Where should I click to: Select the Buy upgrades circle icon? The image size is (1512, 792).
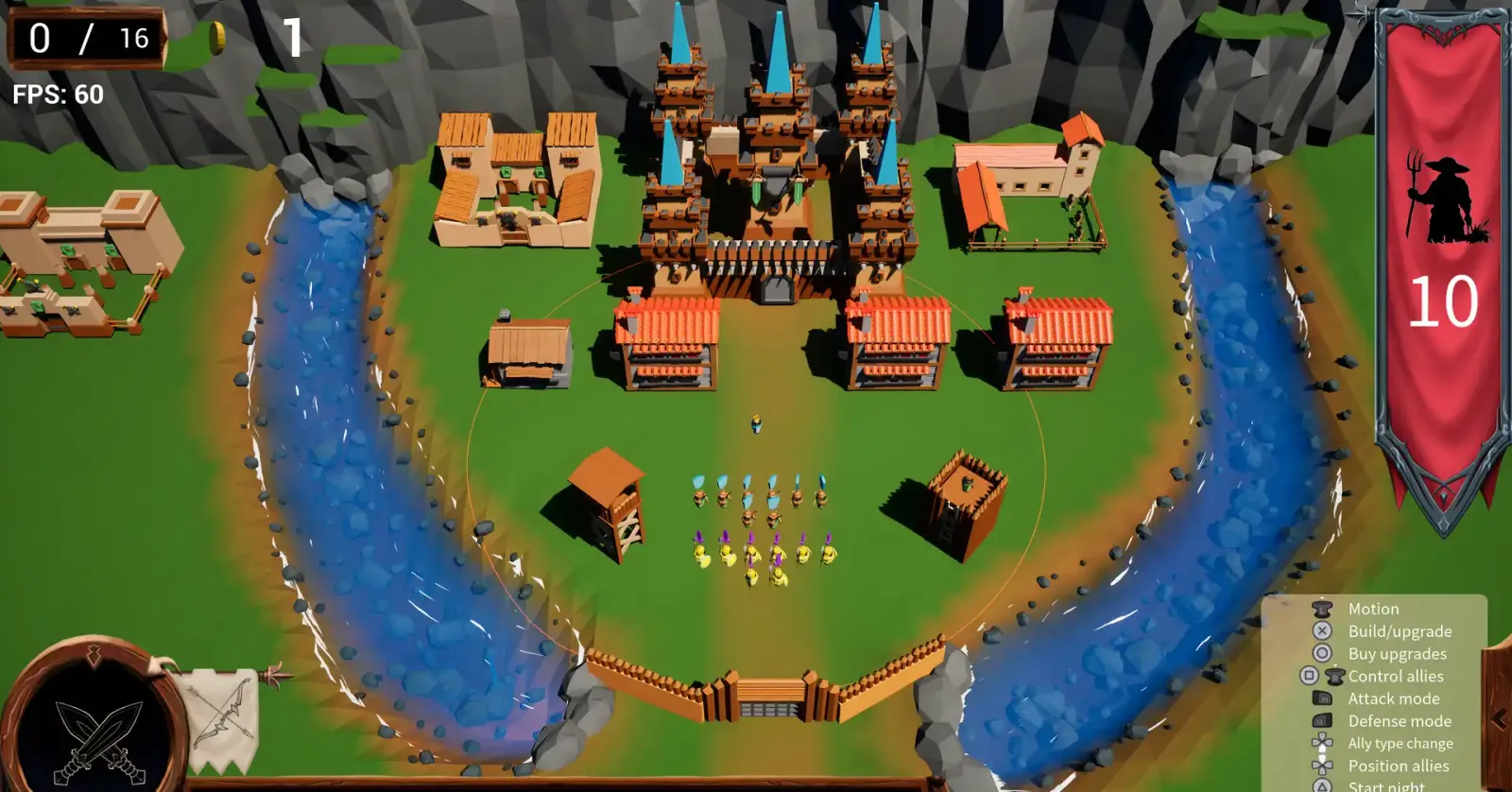1320,653
